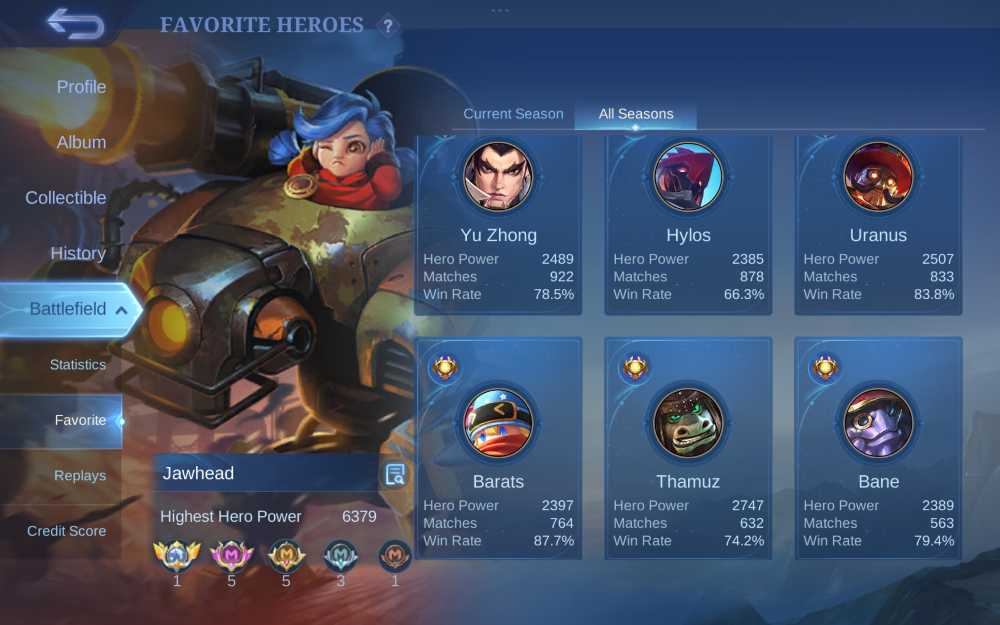Open the History section
Image resolution: width=1000 pixels, height=625 pixels.
click(x=78, y=253)
